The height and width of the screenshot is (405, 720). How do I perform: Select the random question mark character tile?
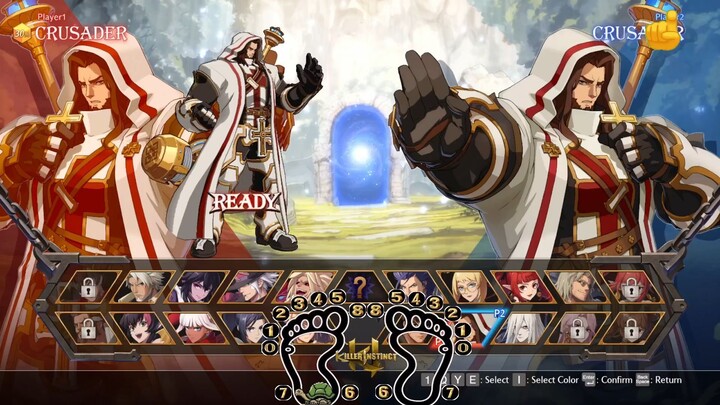[359, 287]
